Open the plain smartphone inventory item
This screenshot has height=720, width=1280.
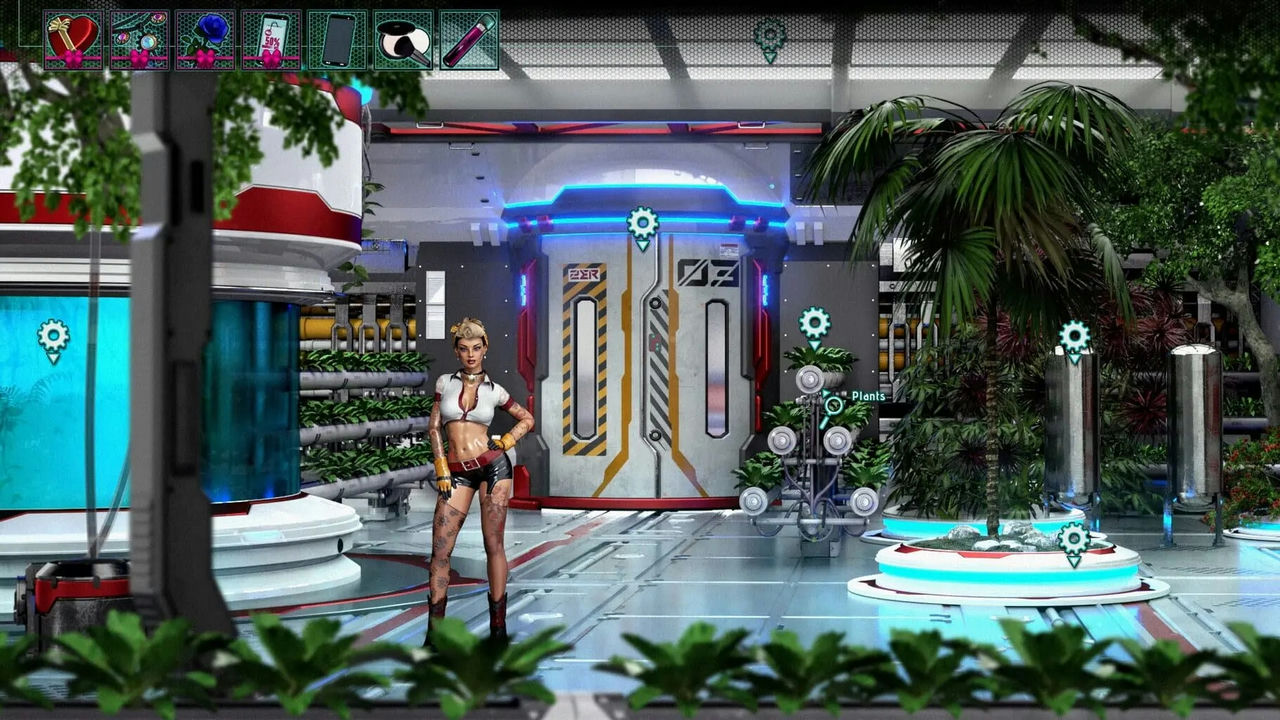[x=337, y=40]
